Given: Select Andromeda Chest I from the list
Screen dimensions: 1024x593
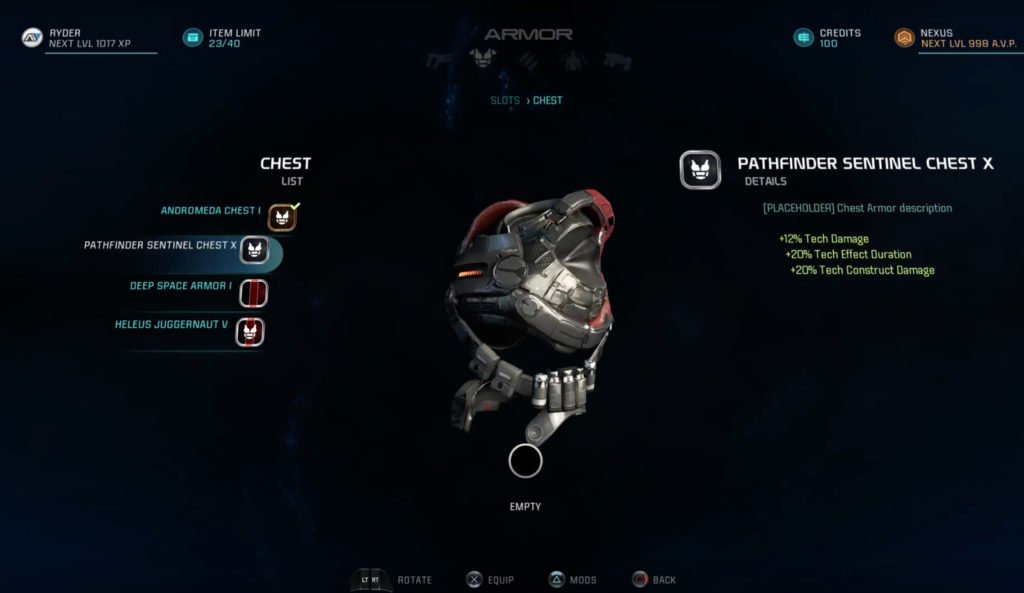Looking at the screenshot, I should (x=211, y=211).
